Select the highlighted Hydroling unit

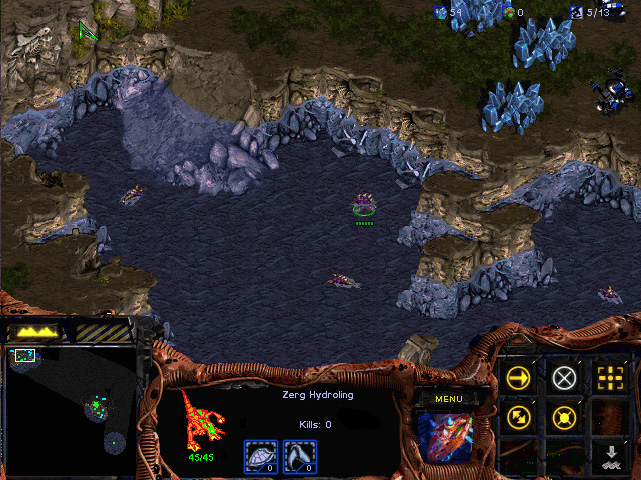click(364, 206)
